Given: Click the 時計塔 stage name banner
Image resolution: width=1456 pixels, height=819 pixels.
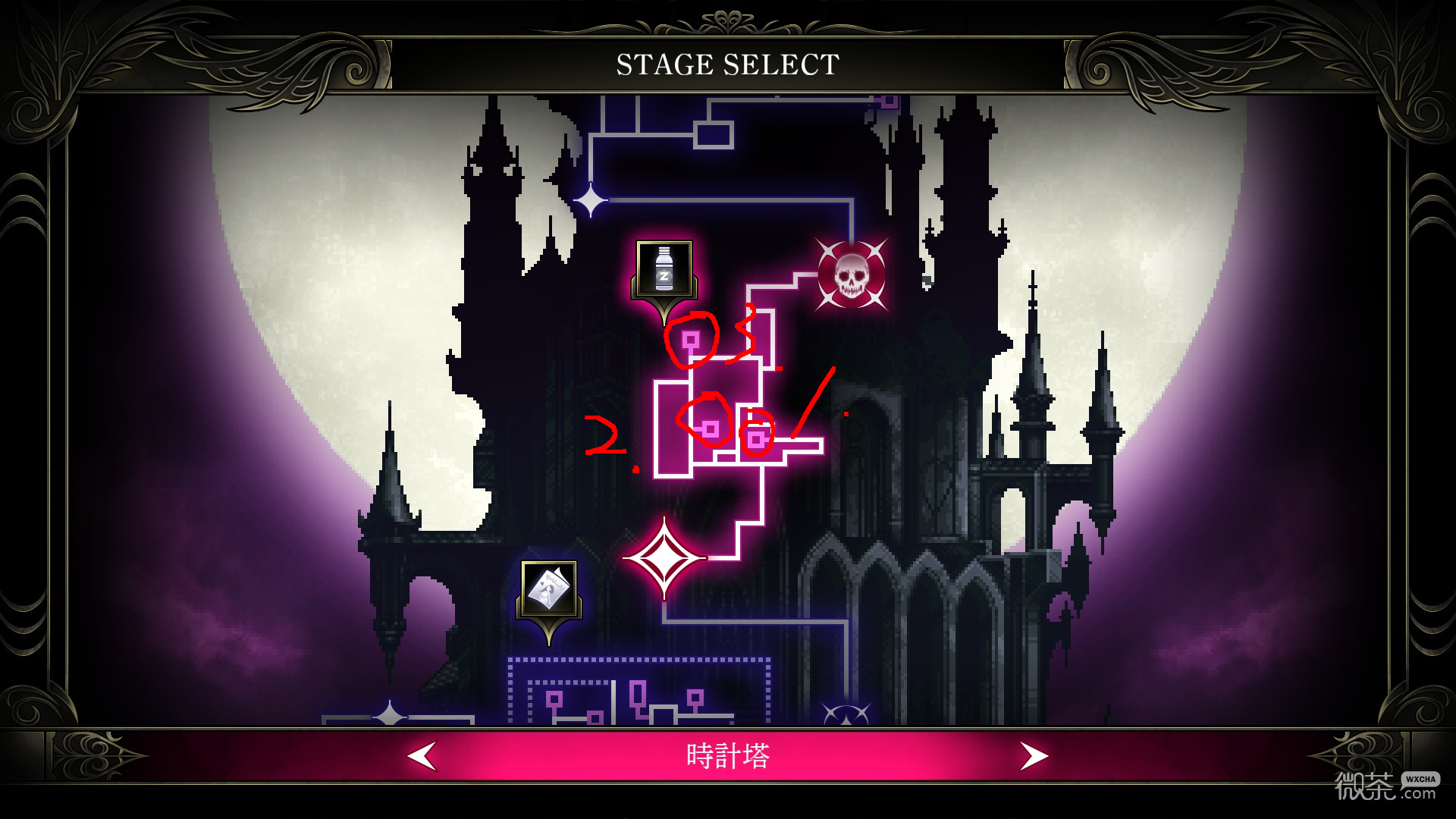Looking at the screenshot, I should 728,755.
